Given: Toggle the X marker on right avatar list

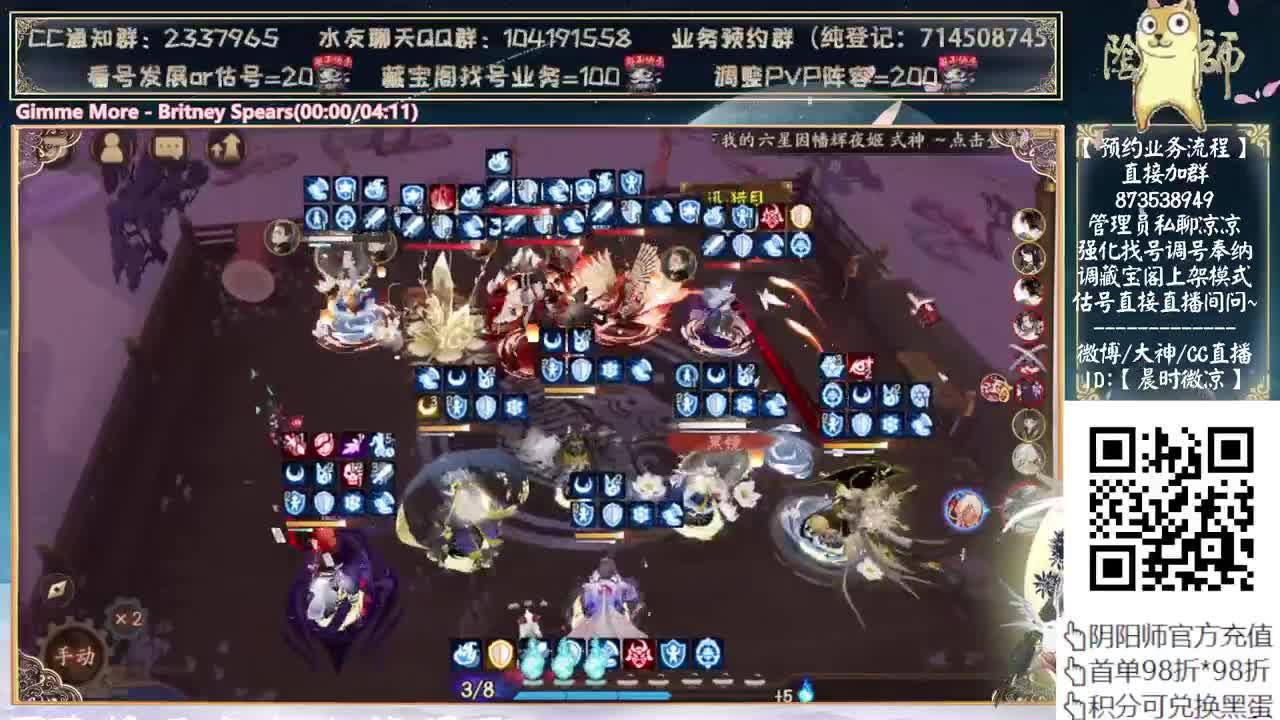Looking at the screenshot, I should coord(1027,354).
